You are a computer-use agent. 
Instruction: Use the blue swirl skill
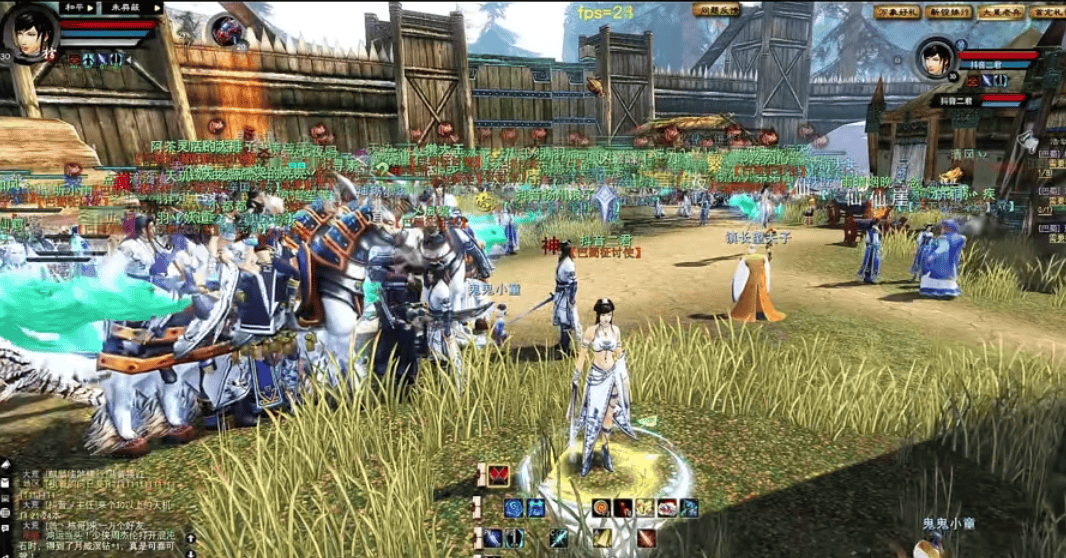click(x=513, y=508)
